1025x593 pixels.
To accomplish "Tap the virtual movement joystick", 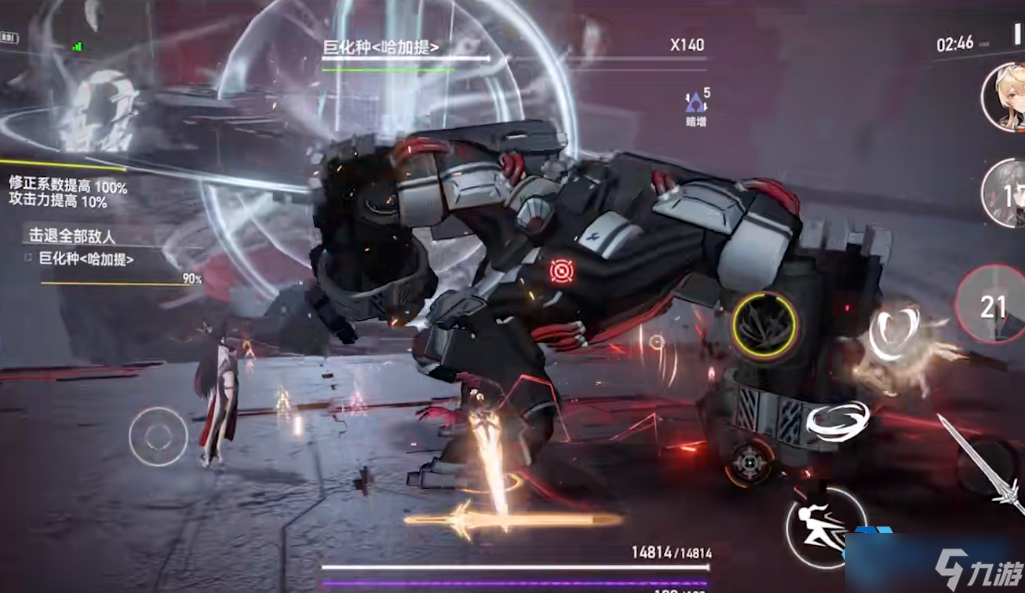I will [158, 437].
